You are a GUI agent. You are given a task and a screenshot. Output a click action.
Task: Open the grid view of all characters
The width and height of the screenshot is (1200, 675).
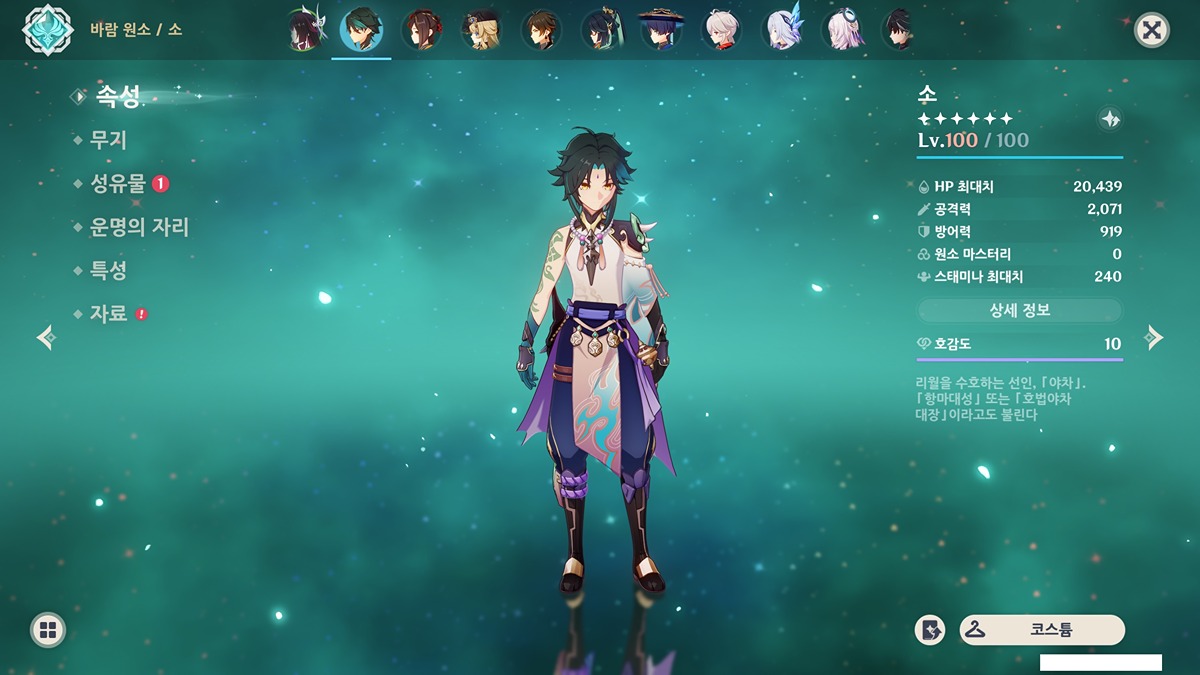point(47,630)
